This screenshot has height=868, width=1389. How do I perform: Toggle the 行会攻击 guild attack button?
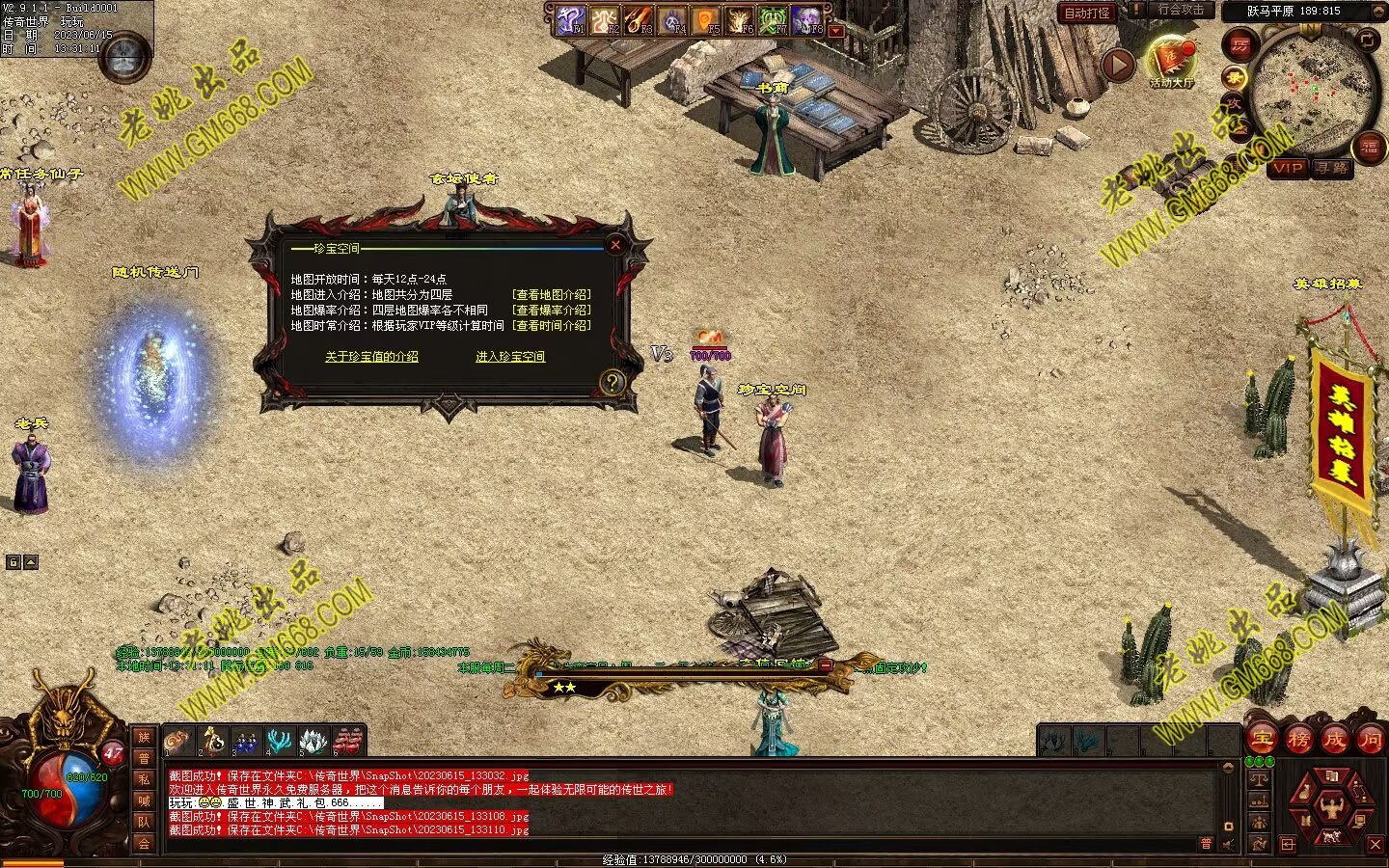point(1180,11)
